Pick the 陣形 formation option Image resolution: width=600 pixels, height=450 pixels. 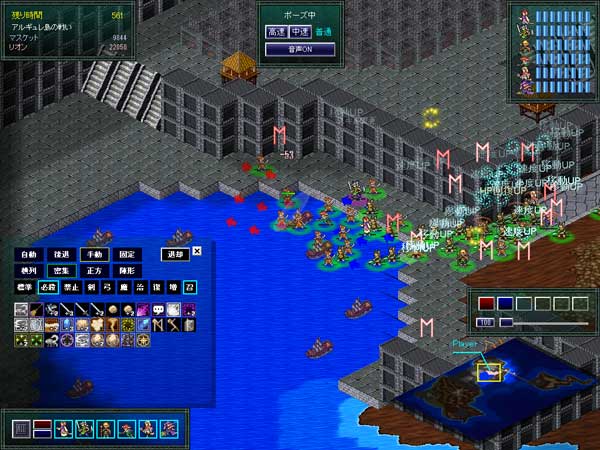(129, 271)
